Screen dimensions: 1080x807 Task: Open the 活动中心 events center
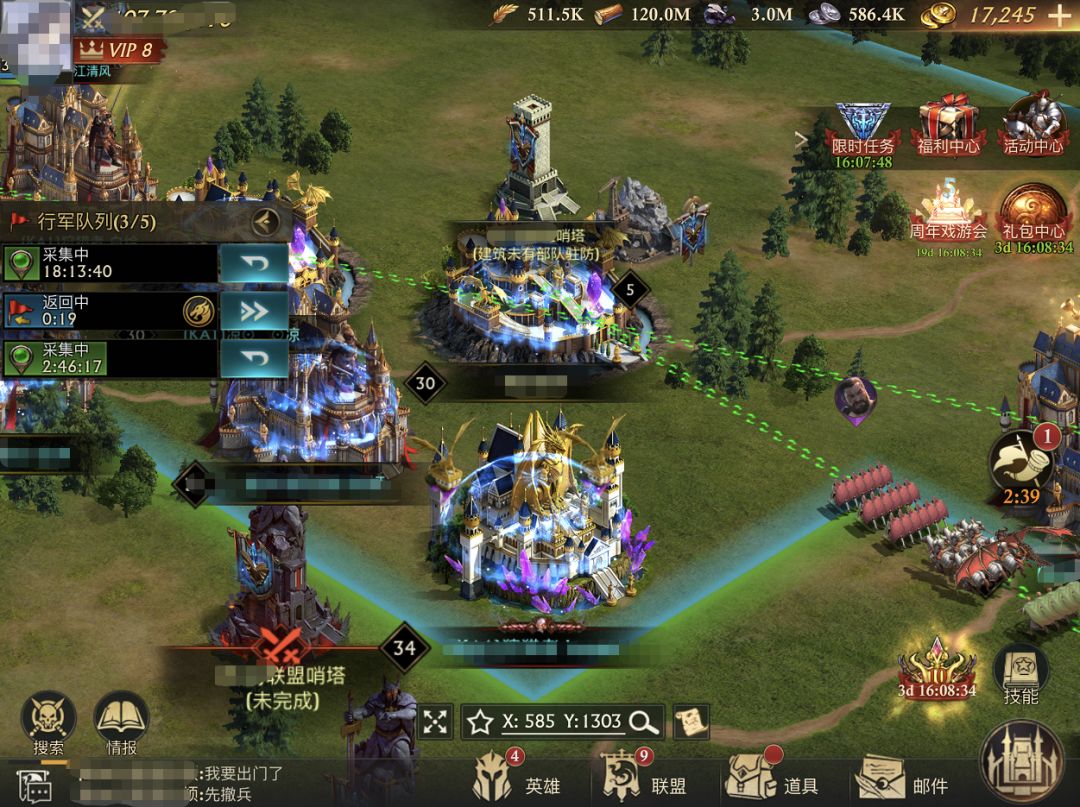point(1033,124)
